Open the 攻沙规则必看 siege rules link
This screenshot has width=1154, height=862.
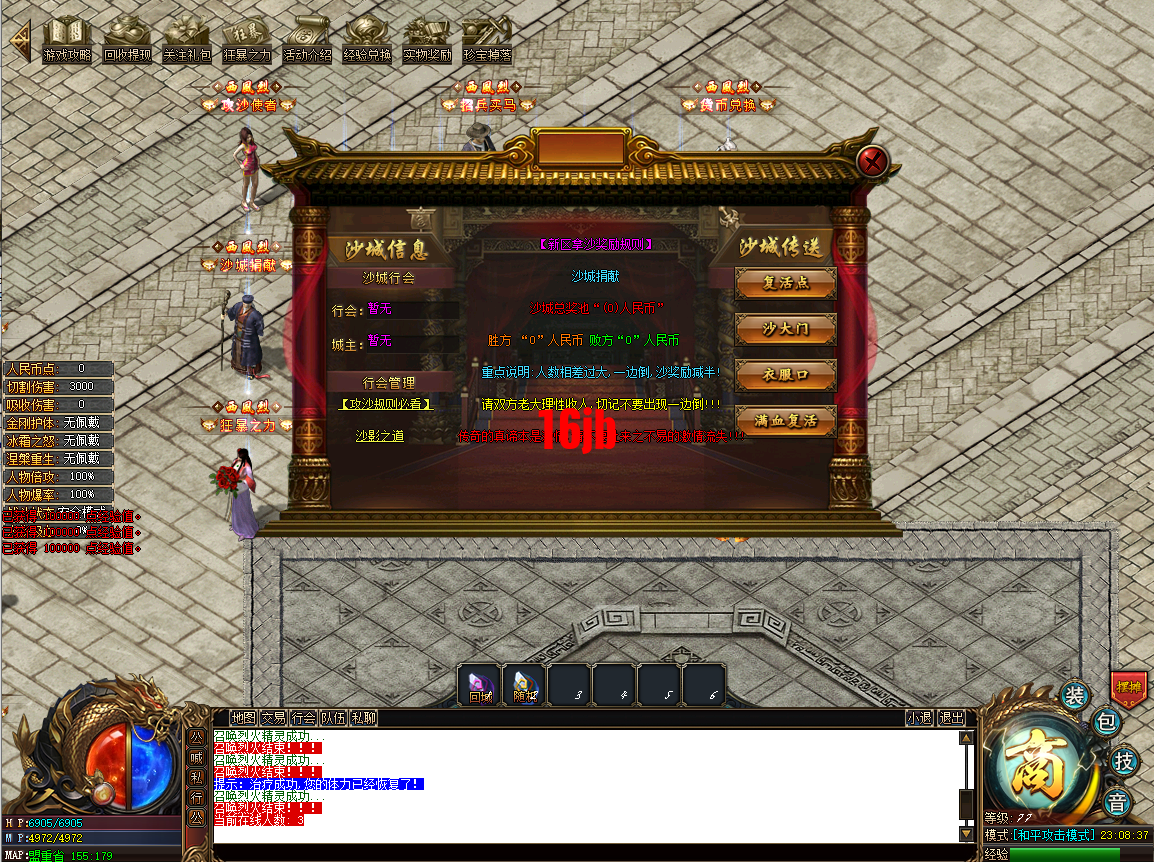point(385,404)
